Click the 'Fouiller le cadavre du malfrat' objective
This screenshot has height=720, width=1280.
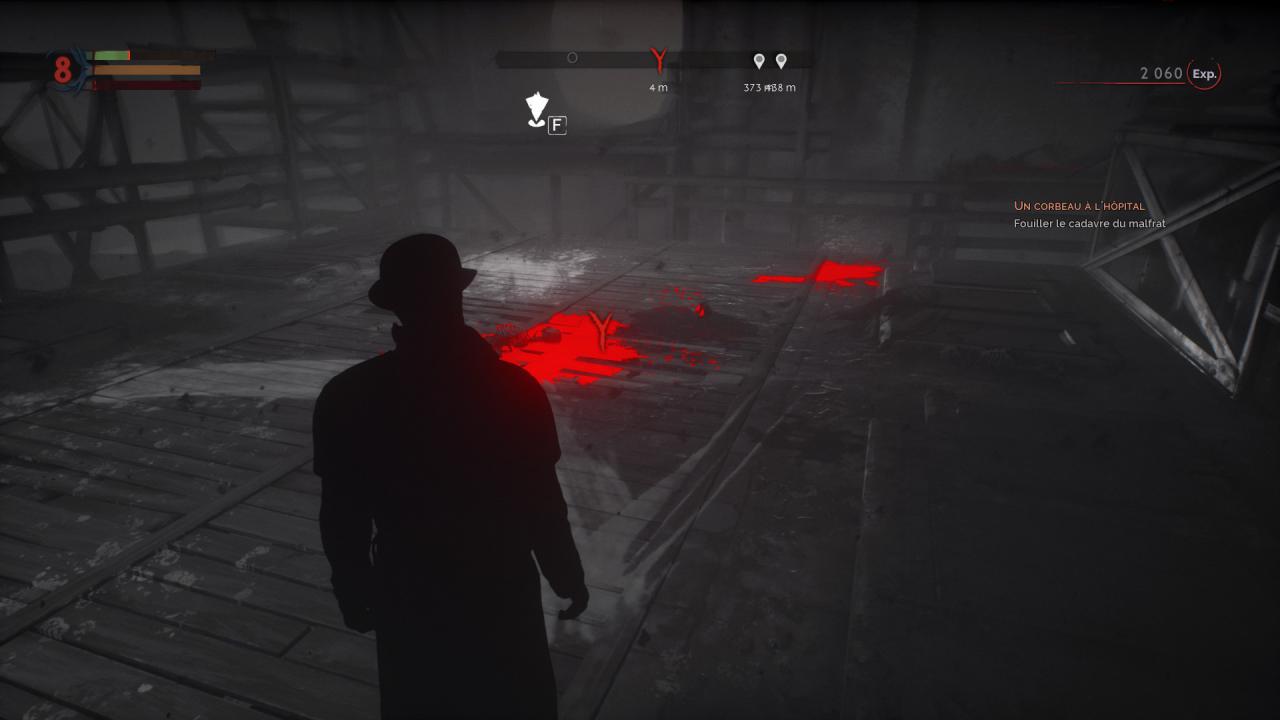[x=1089, y=224]
